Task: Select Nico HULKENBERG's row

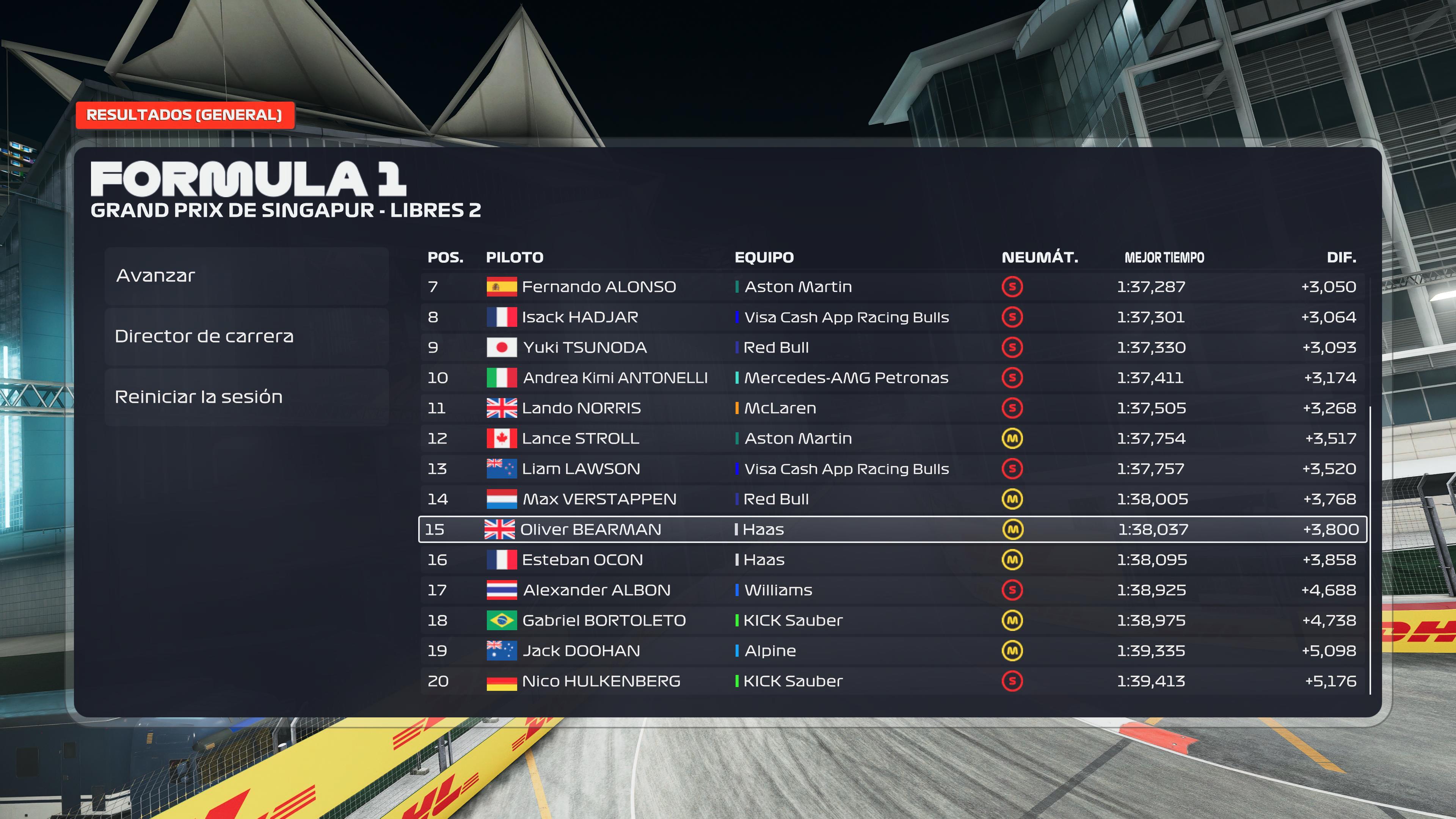Action: click(x=892, y=681)
